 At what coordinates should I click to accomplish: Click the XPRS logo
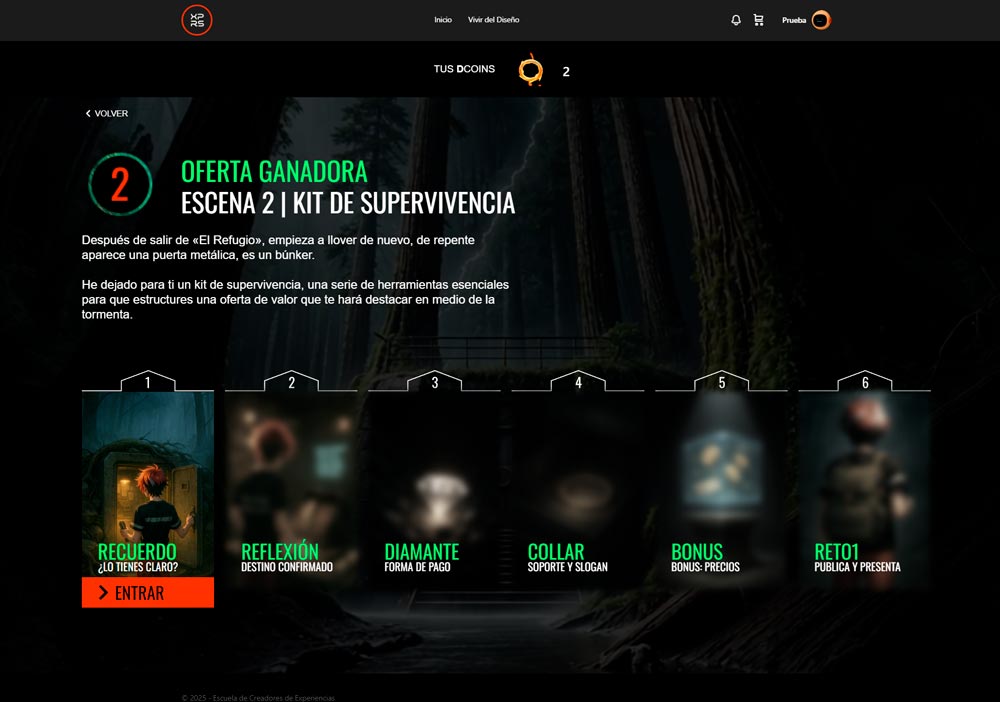(197, 20)
